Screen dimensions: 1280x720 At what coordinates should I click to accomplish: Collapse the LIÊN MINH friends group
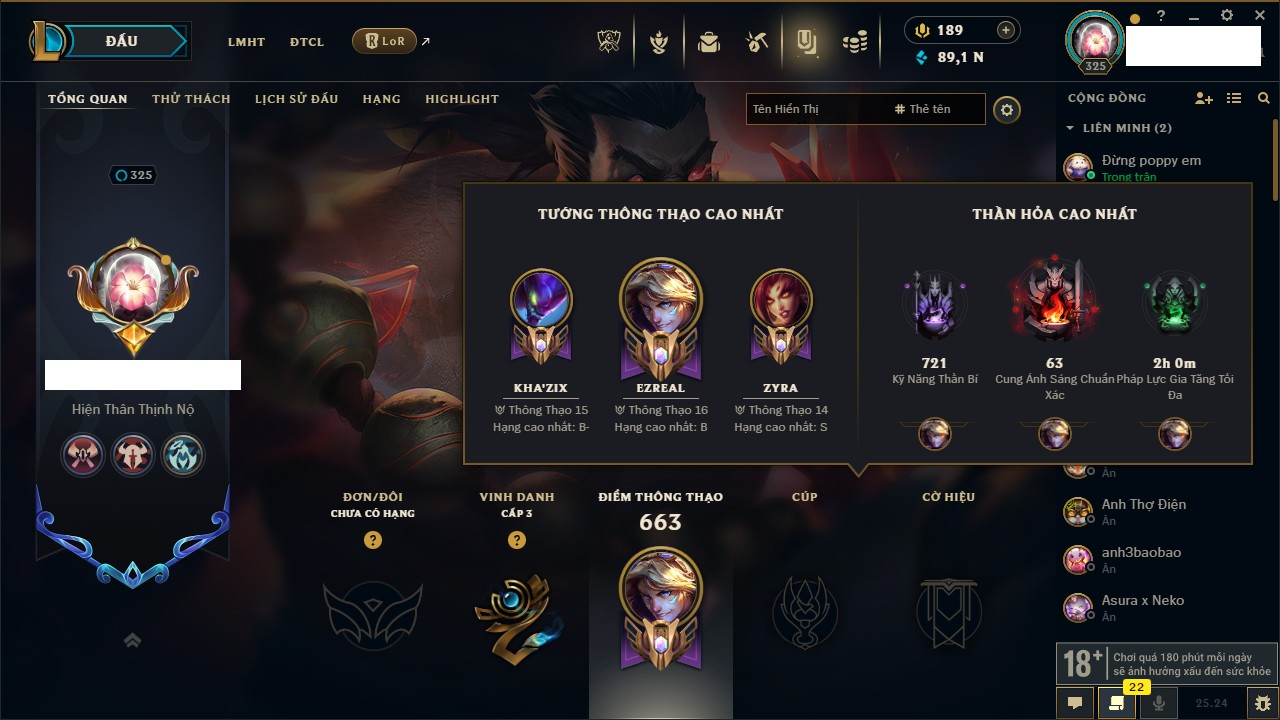click(x=1070, y=128)
